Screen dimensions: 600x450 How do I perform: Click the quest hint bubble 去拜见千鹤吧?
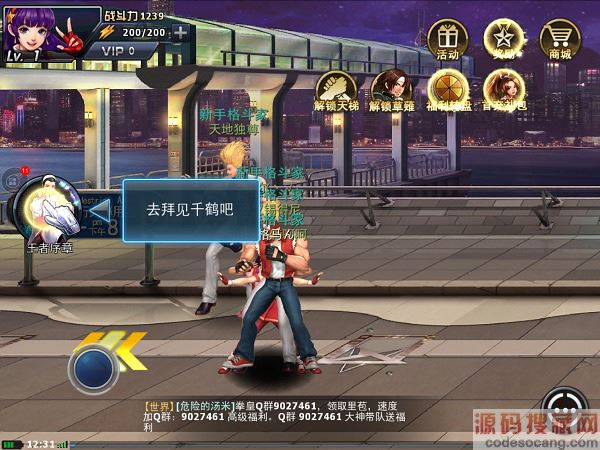[190, 210]
